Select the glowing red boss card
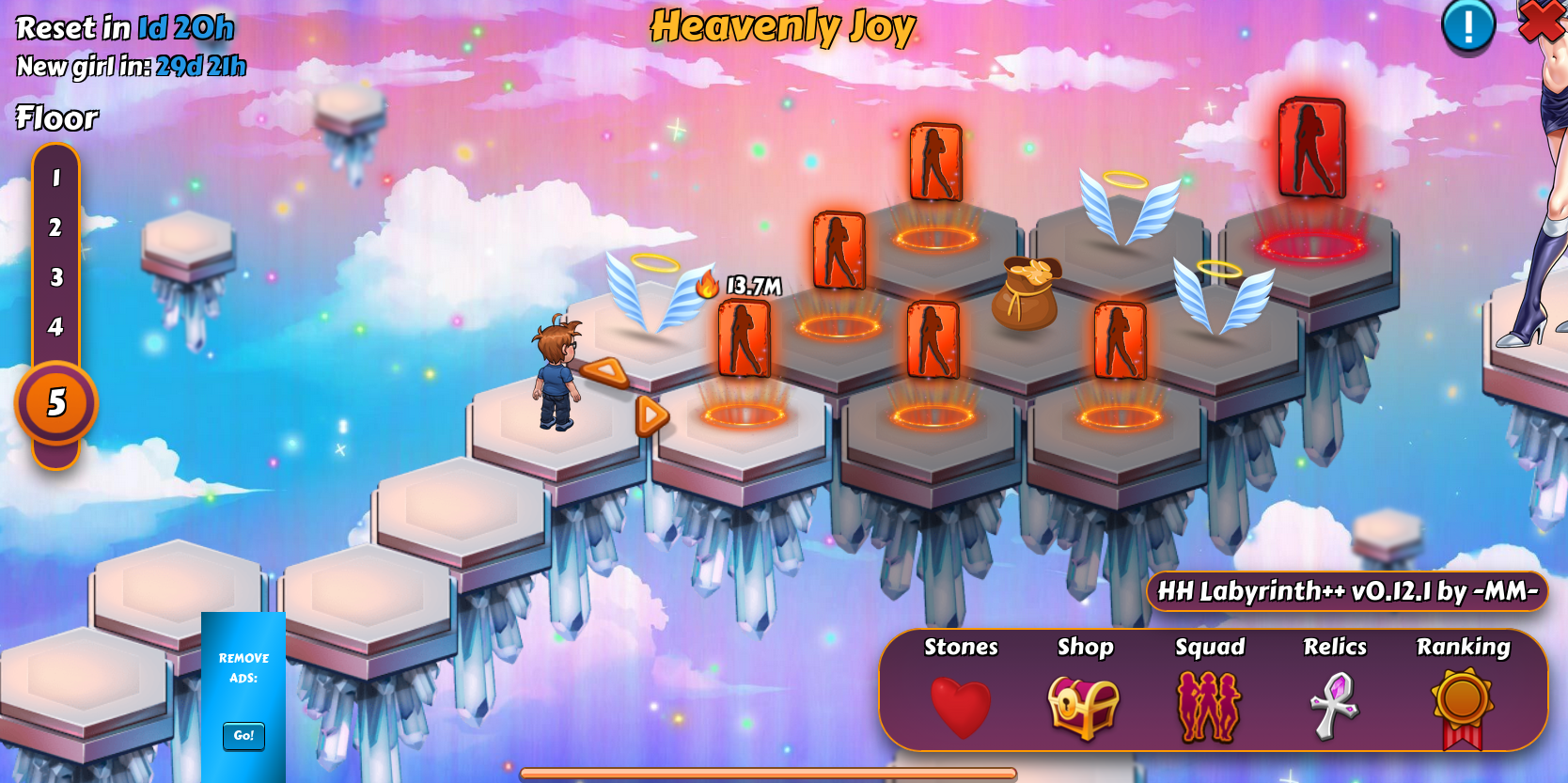 (x=1311, y=149)
